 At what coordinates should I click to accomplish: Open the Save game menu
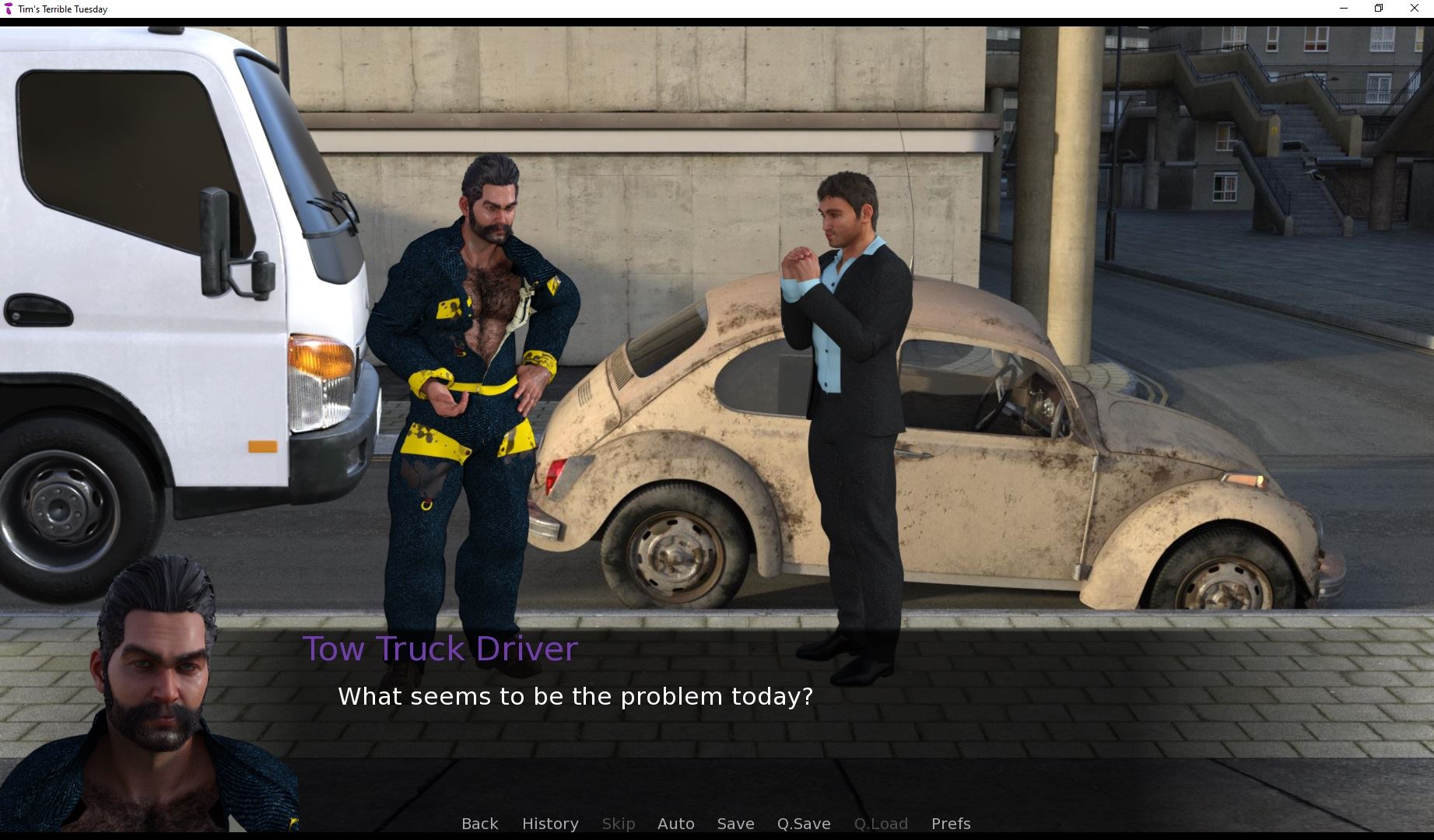tap(735, 824)
